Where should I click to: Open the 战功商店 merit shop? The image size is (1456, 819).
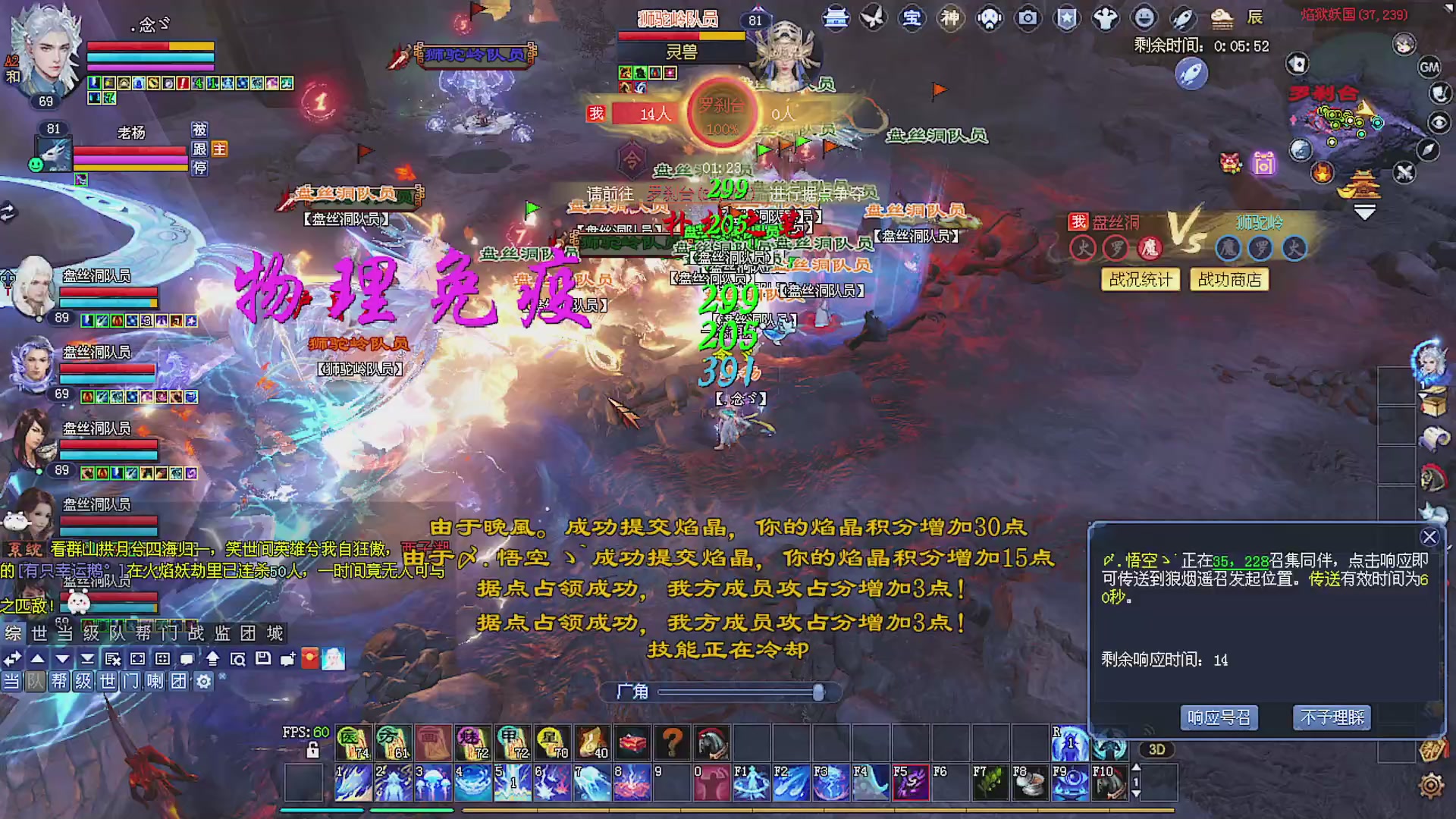point(1228,280)
